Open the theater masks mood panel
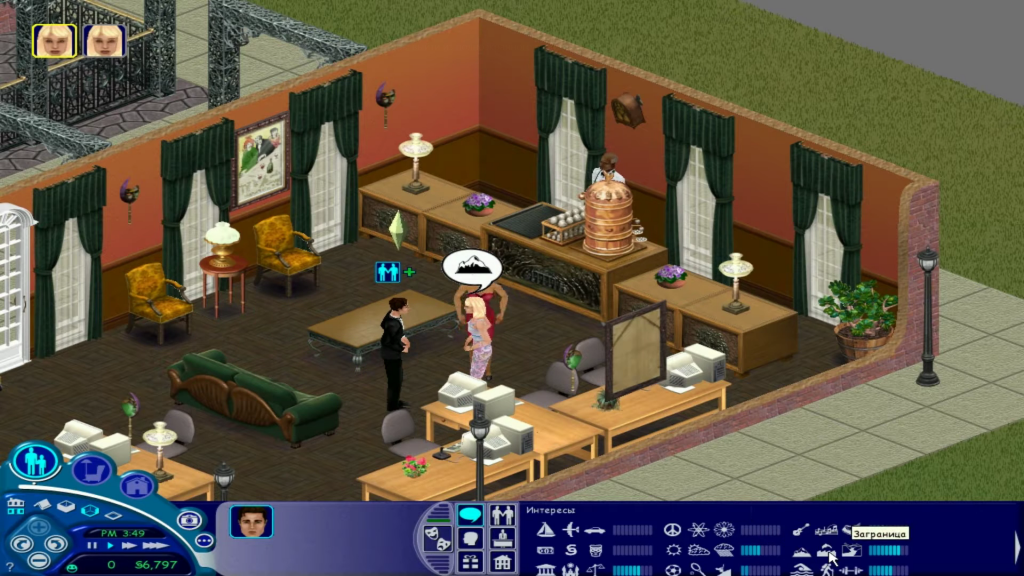Viewport: 1024px width, 576px height. (436, 537)
